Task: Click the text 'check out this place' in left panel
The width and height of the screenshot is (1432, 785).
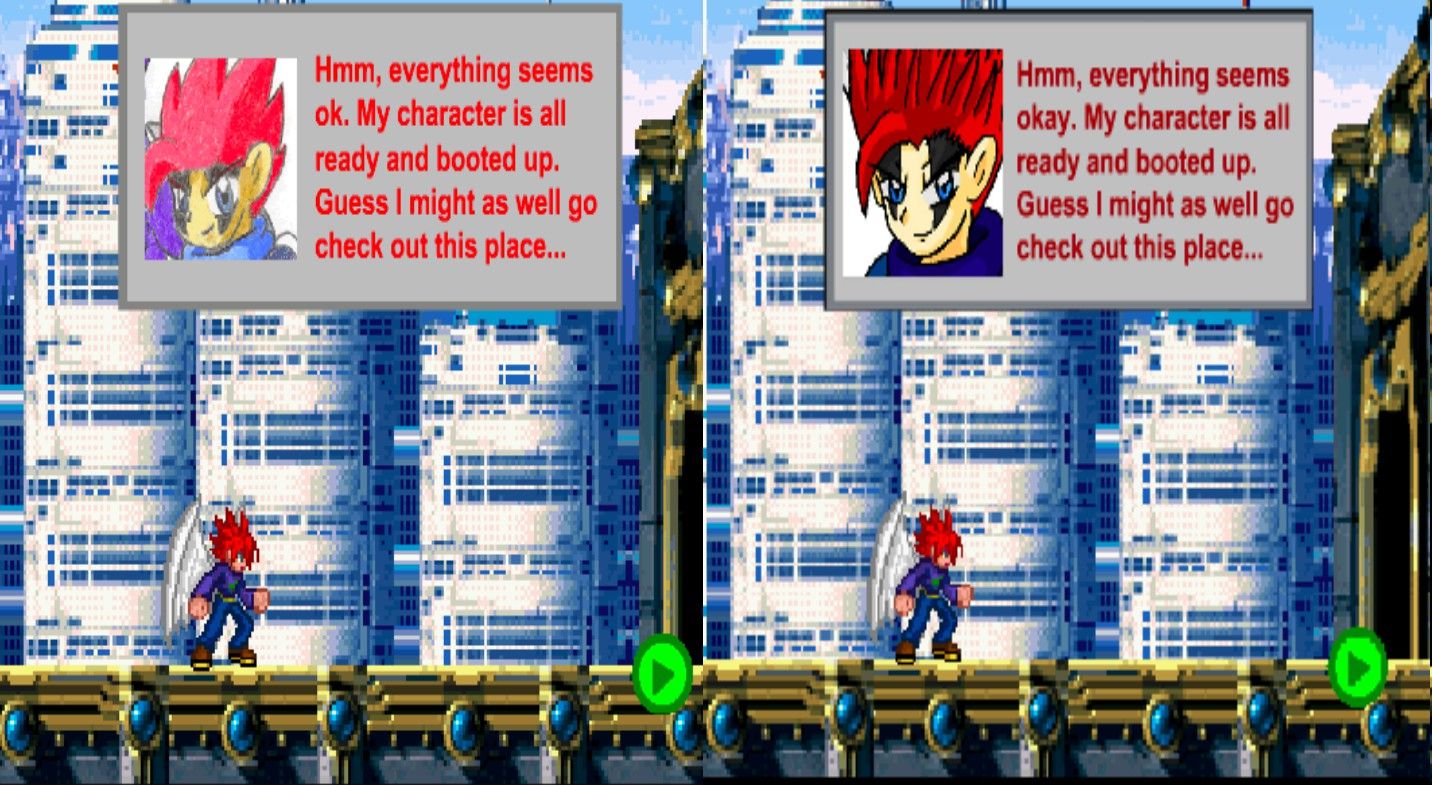Action: [x=440, y=245]
